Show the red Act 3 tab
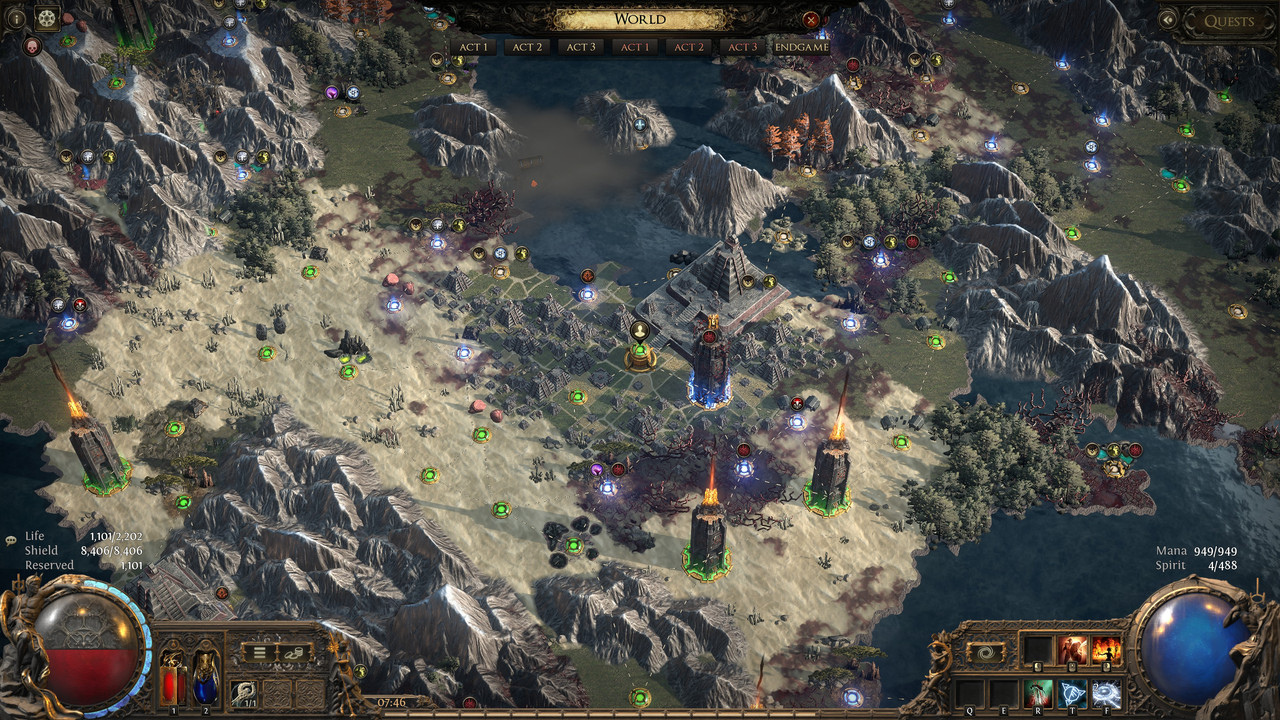The height and width of the screenshot is (720, 1280). 742,47
